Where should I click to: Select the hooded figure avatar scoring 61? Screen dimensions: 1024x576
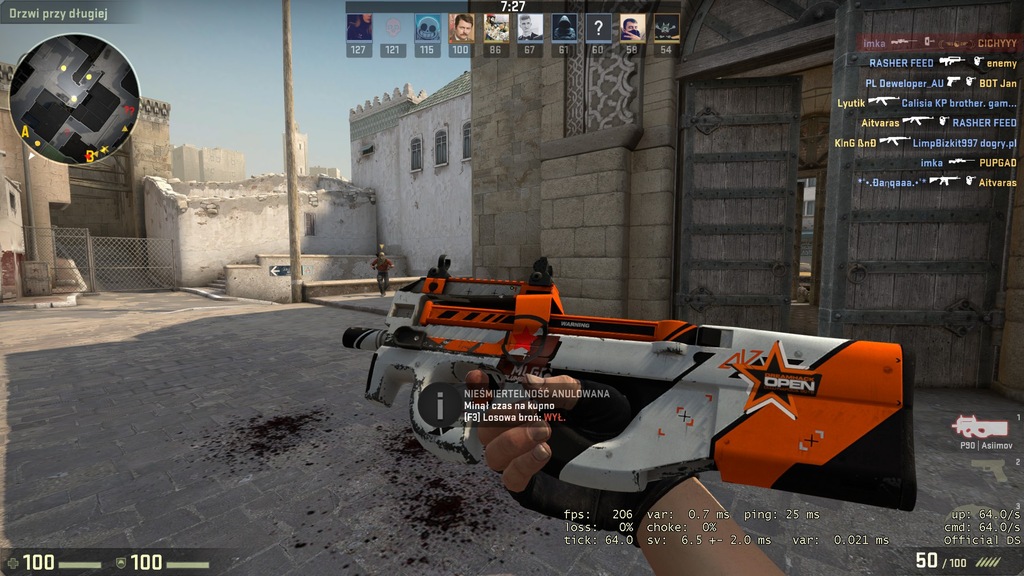pyautogui.click(x=564, y=27)
